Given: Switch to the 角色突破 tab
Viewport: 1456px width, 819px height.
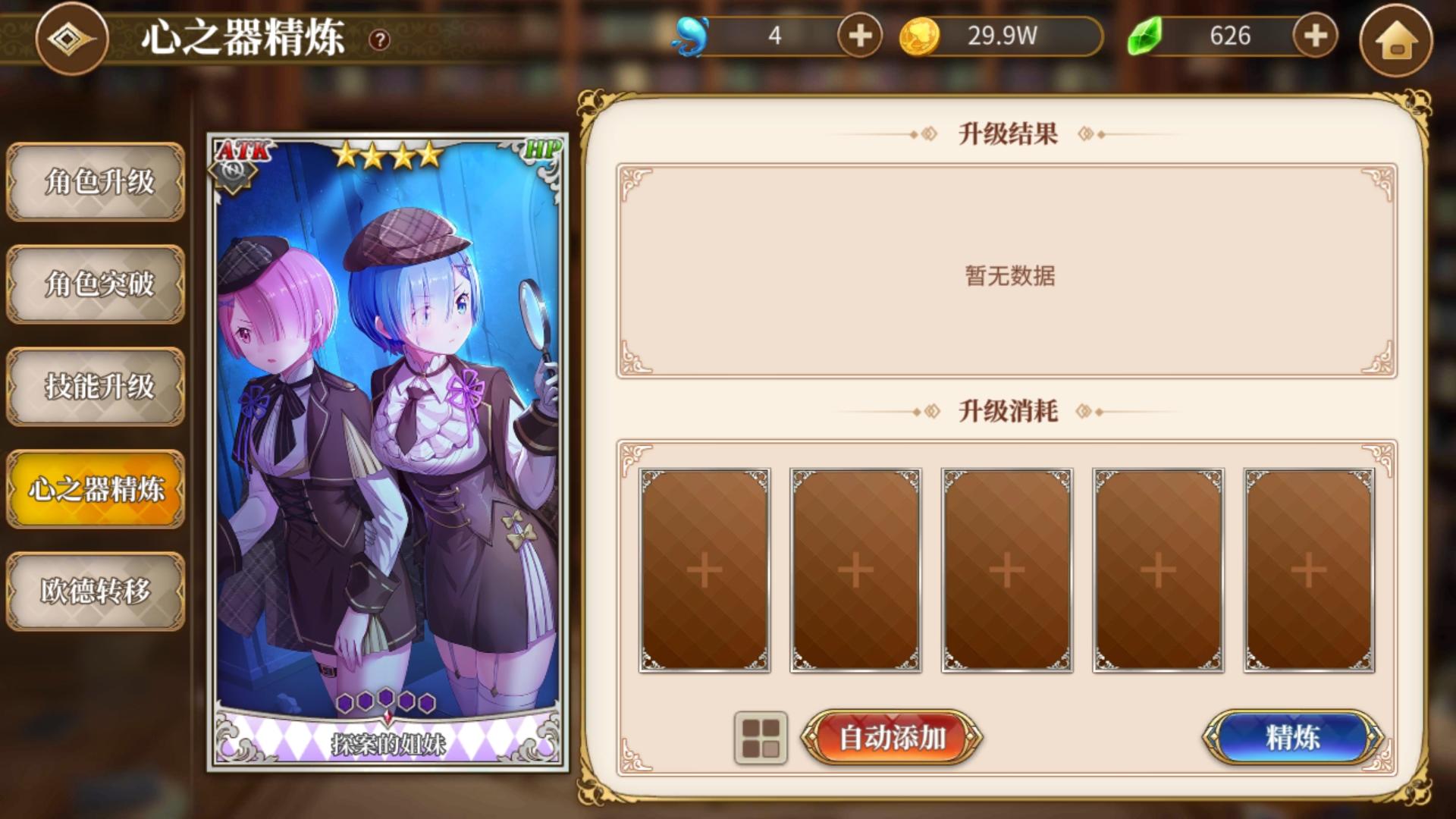Looking at the screenshot, I should tap(95, 284).
